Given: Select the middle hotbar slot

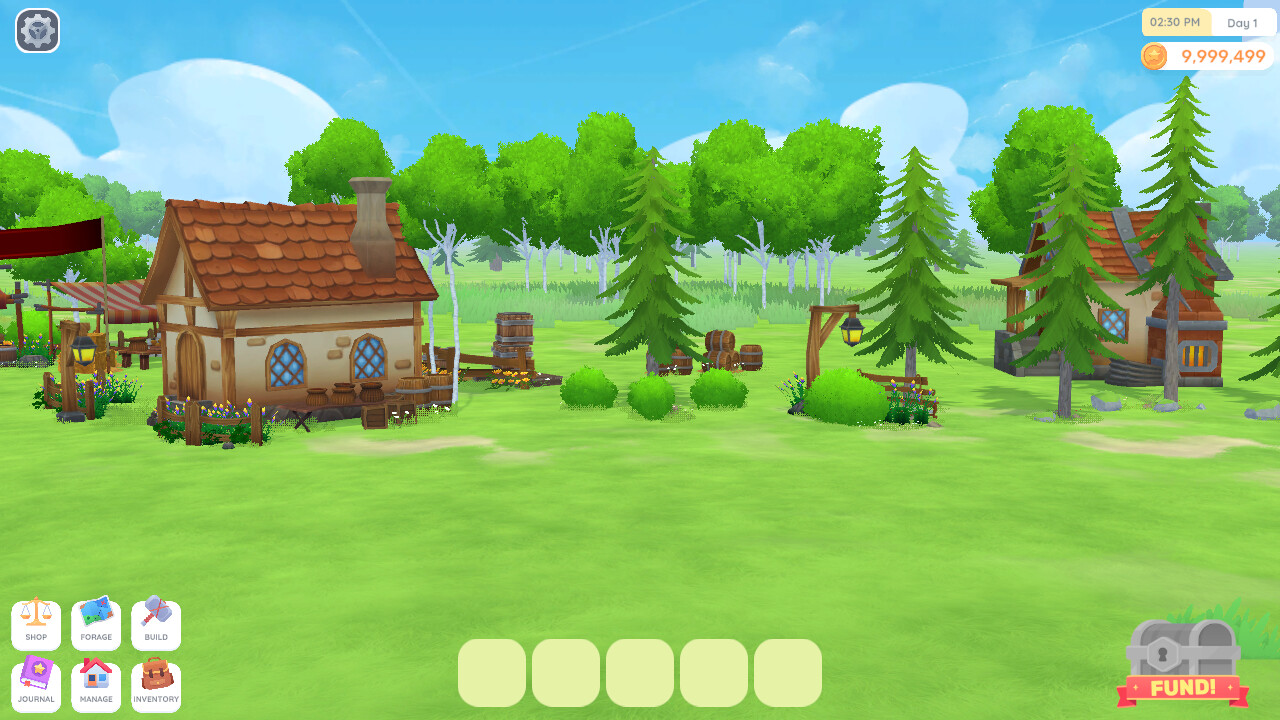Looking at the screenshot, I should 640,673.
